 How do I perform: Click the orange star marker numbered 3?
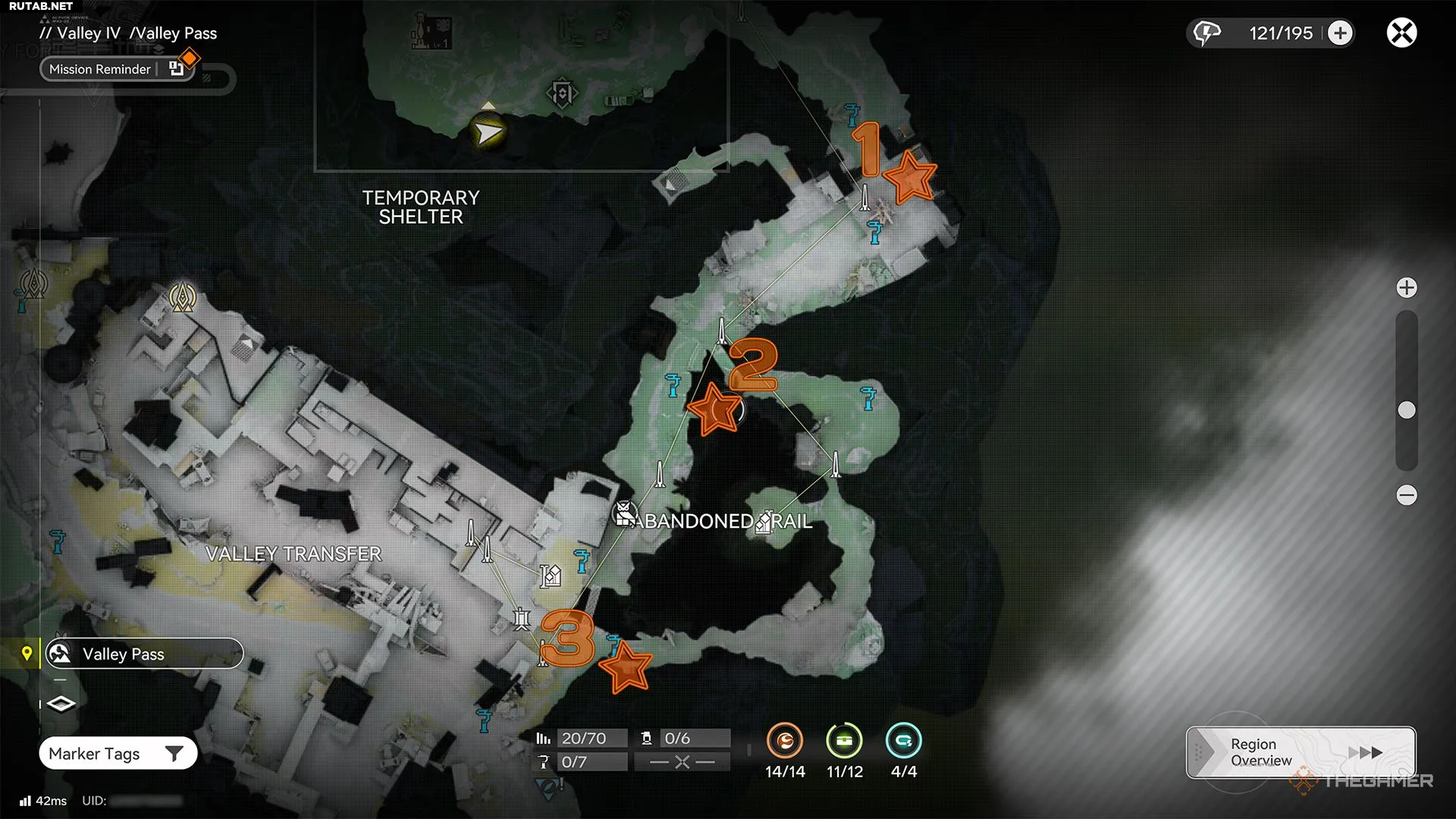coord(626,667)
